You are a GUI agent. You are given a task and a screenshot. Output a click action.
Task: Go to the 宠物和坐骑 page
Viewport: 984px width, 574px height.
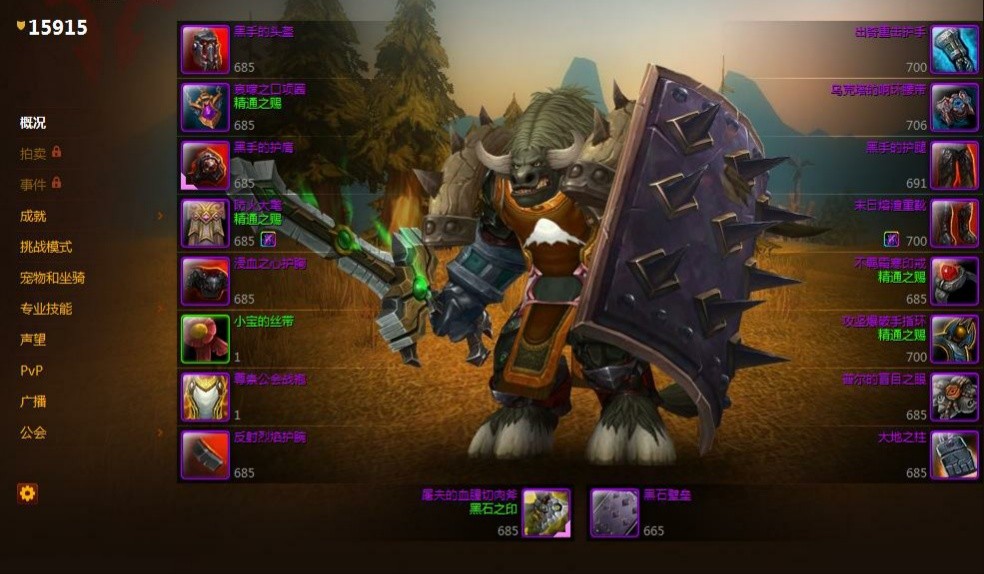(x=52, y=278)
